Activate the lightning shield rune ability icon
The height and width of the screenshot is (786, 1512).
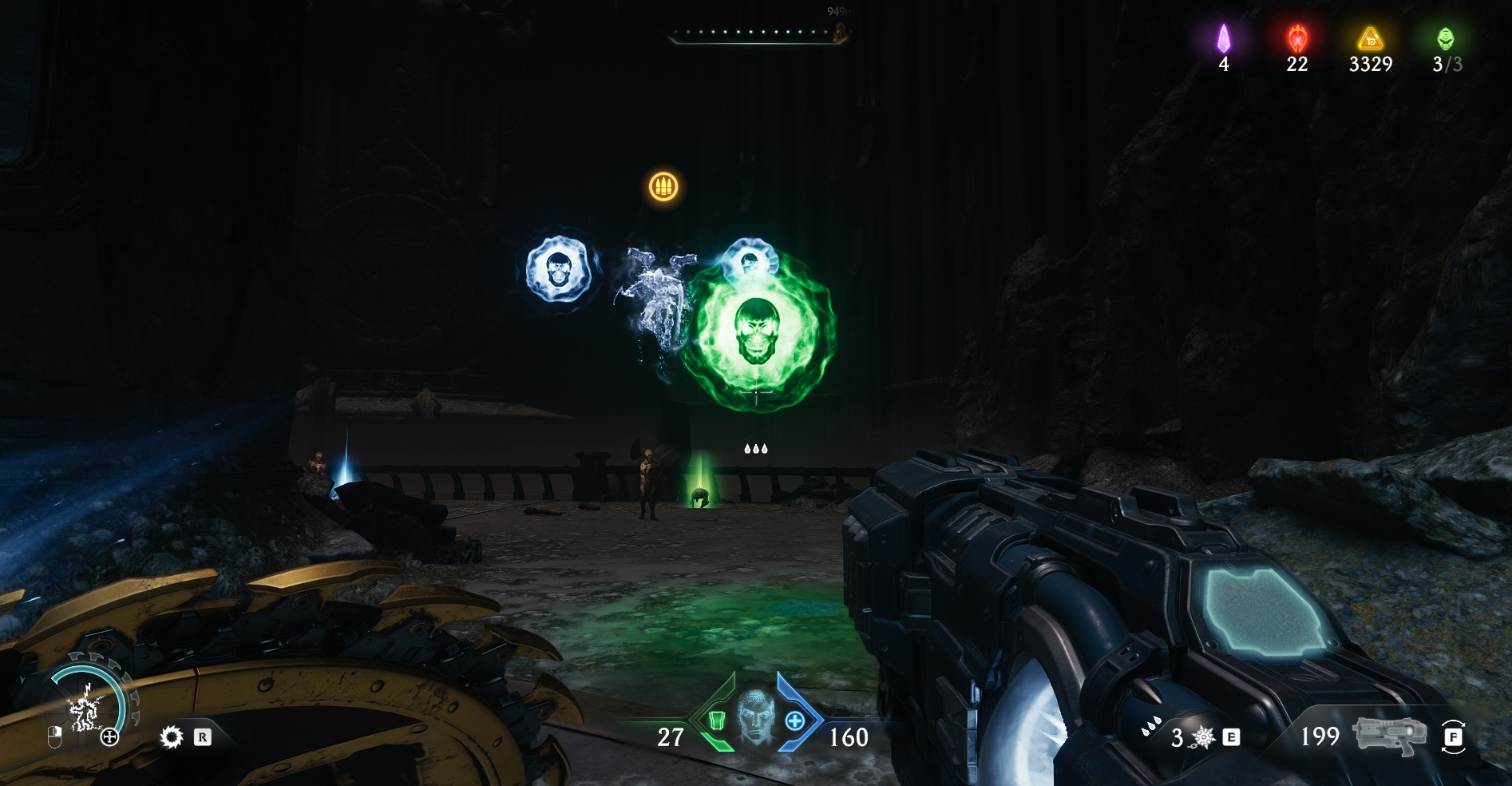pyautogui.click(x=84, y=708)
